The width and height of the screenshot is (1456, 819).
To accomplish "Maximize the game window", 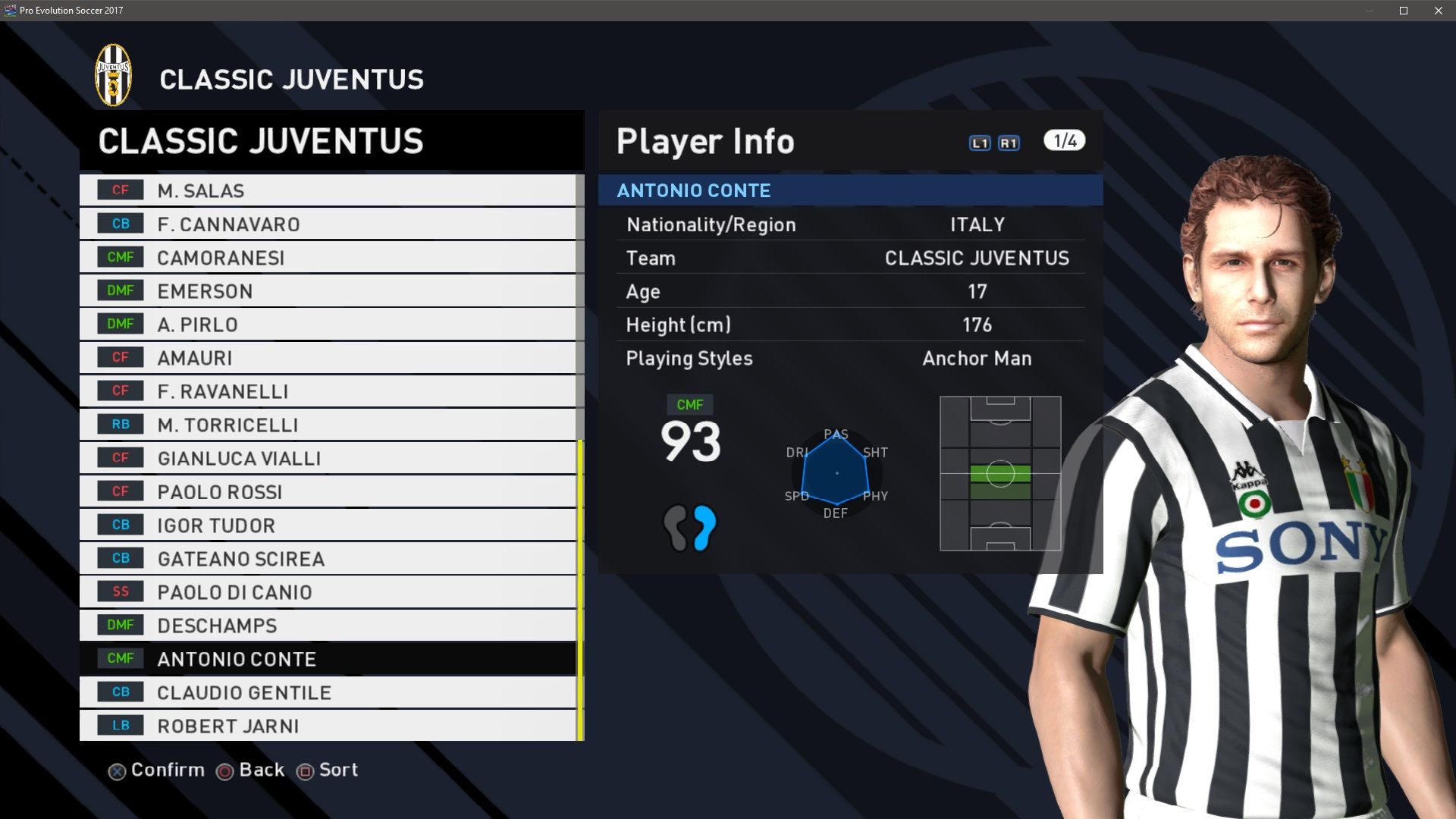I will tap(1404, 11).
